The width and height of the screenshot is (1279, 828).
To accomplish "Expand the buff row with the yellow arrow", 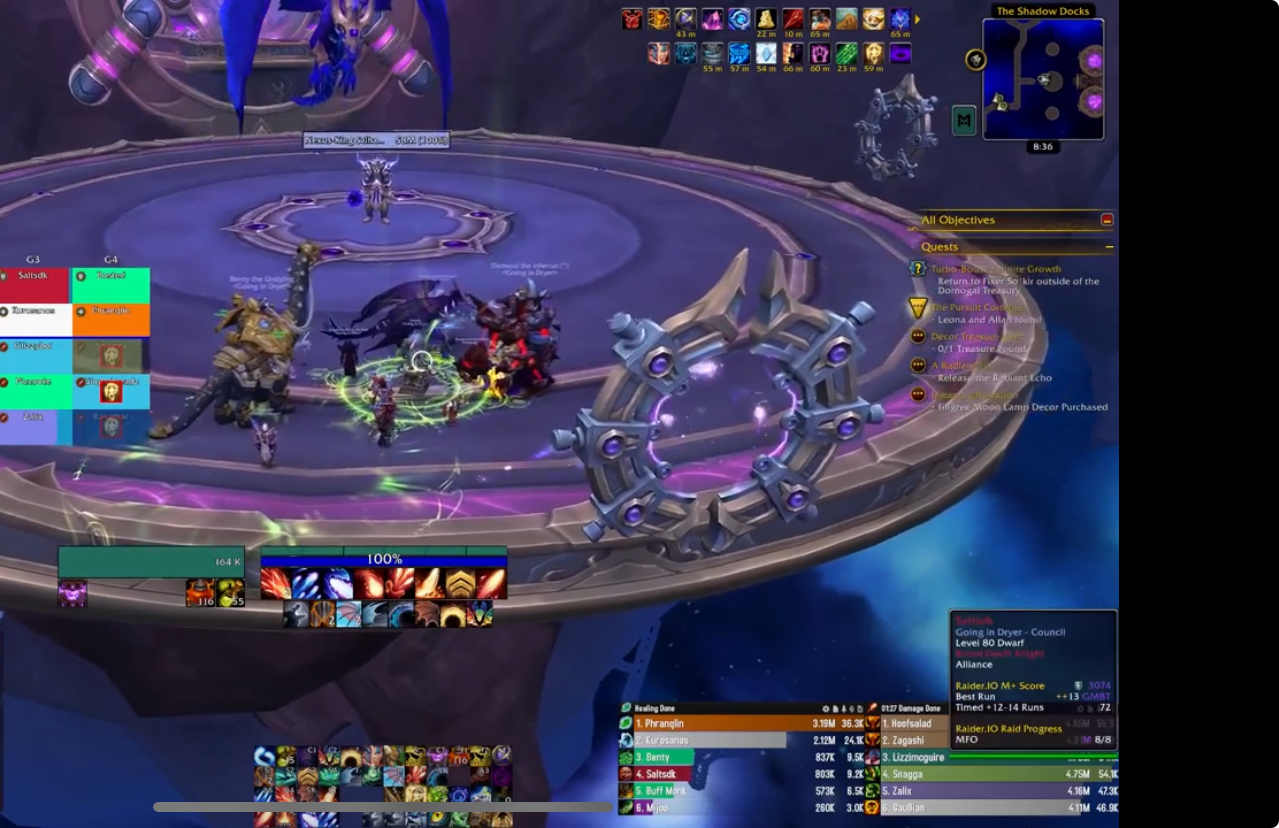I will click(x=918, y=19).
